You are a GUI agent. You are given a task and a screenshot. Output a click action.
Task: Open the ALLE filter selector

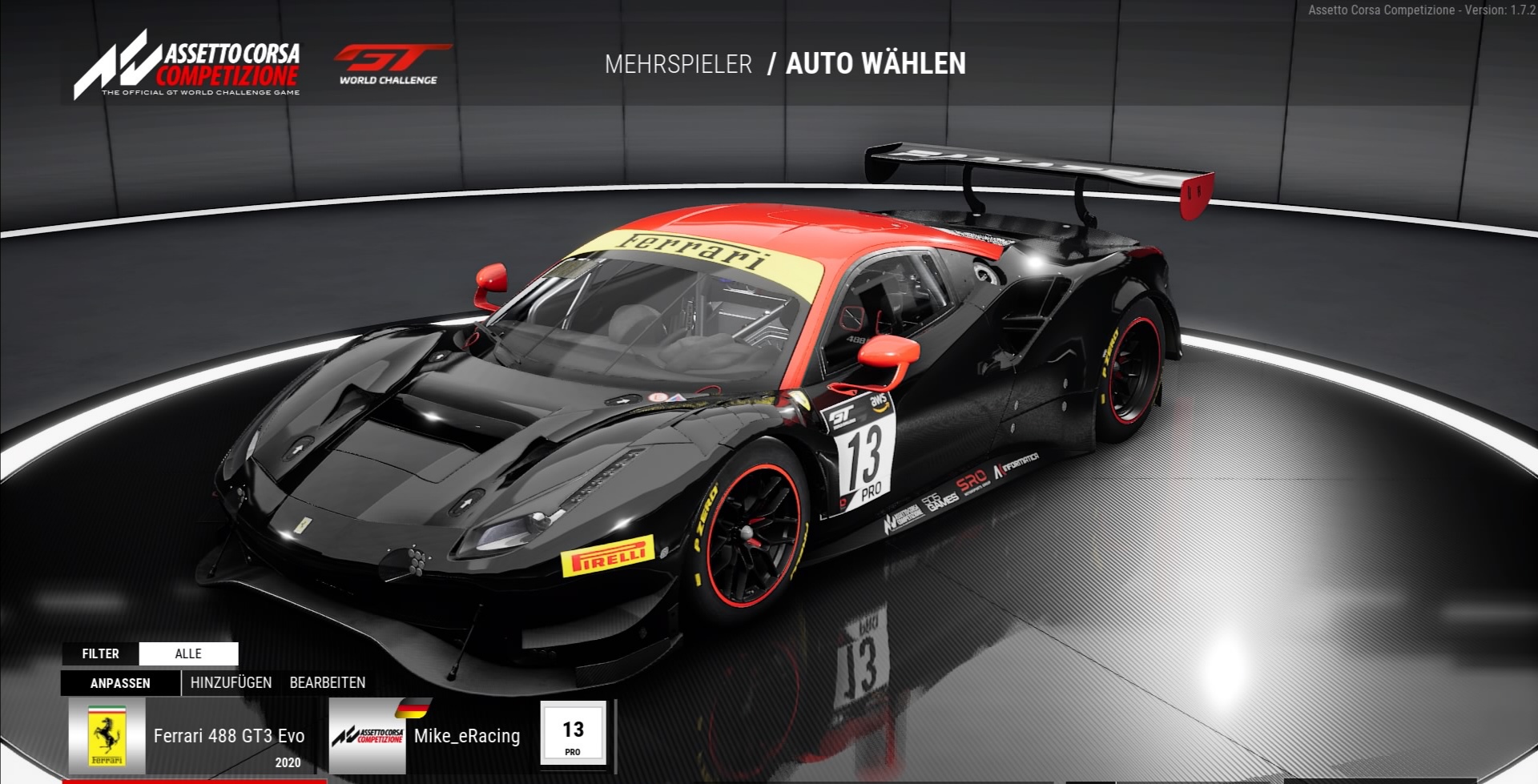pyautogui.click(x=188, y=653)
